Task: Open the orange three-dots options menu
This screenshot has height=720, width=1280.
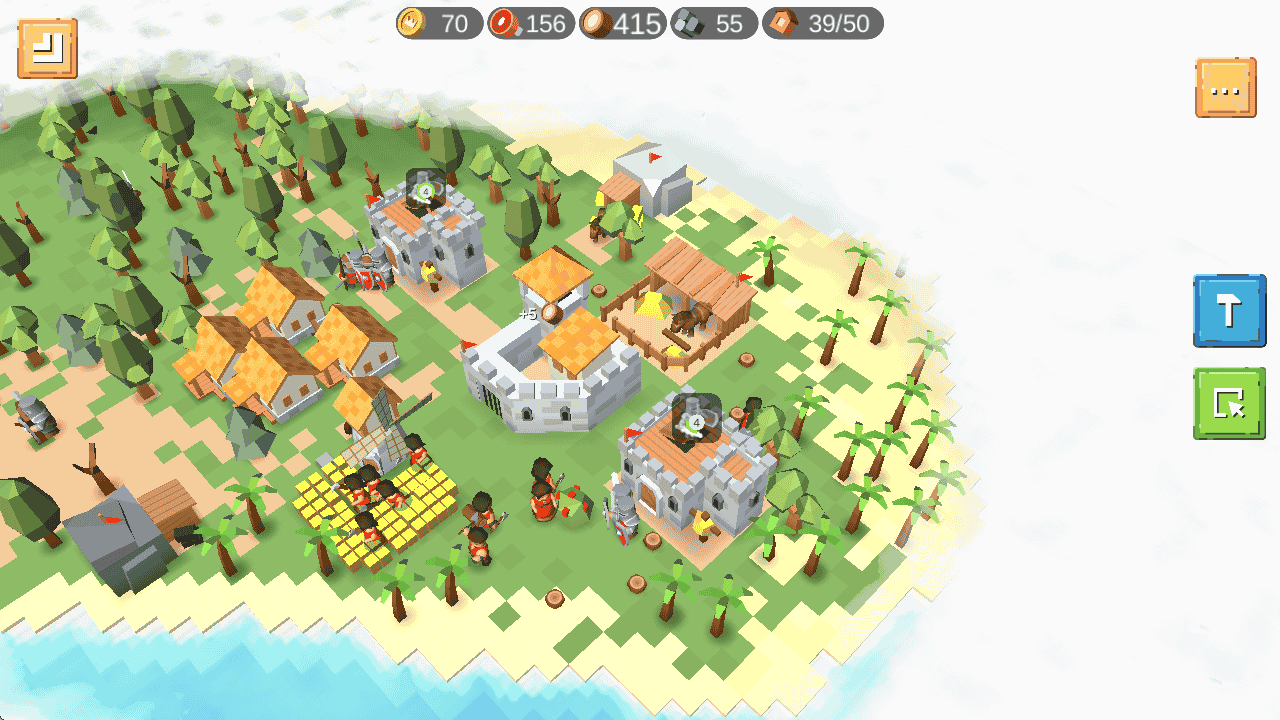Action: tap(1225, 88)
